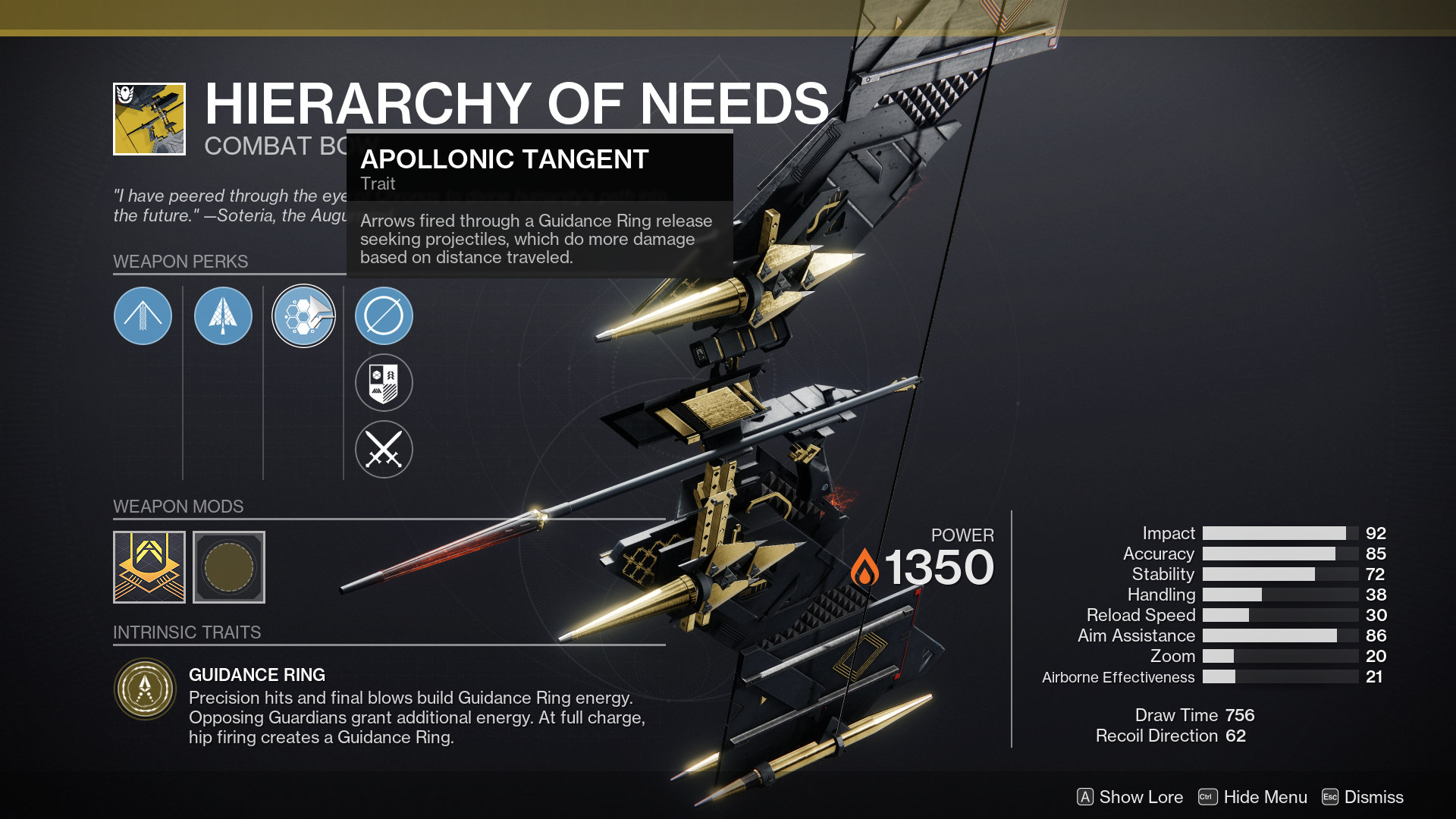Click the empty circular mod slot
Screen dimensions: 1456x819
[x=229, y=566]
